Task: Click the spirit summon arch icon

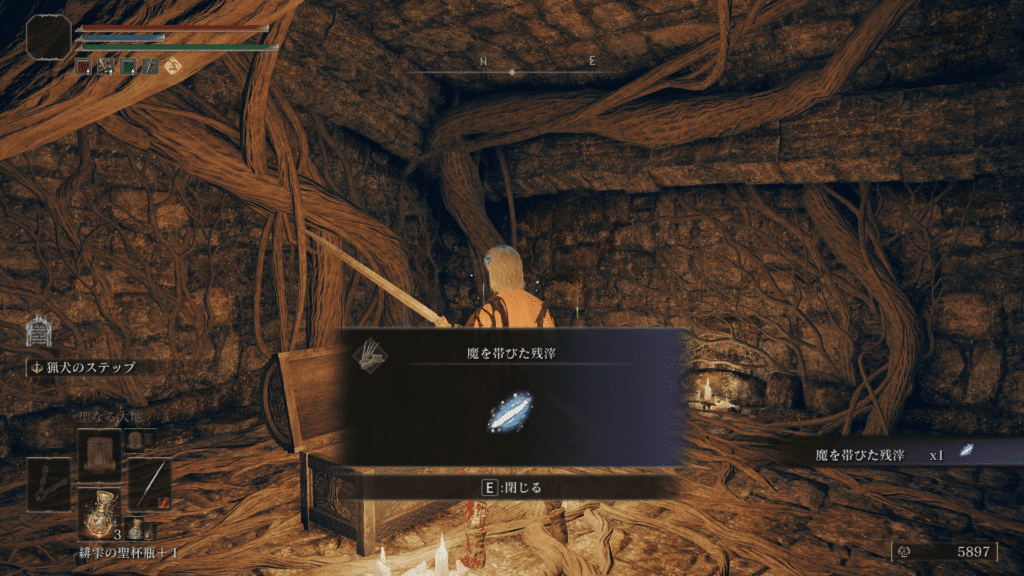Action: point(38,330)
